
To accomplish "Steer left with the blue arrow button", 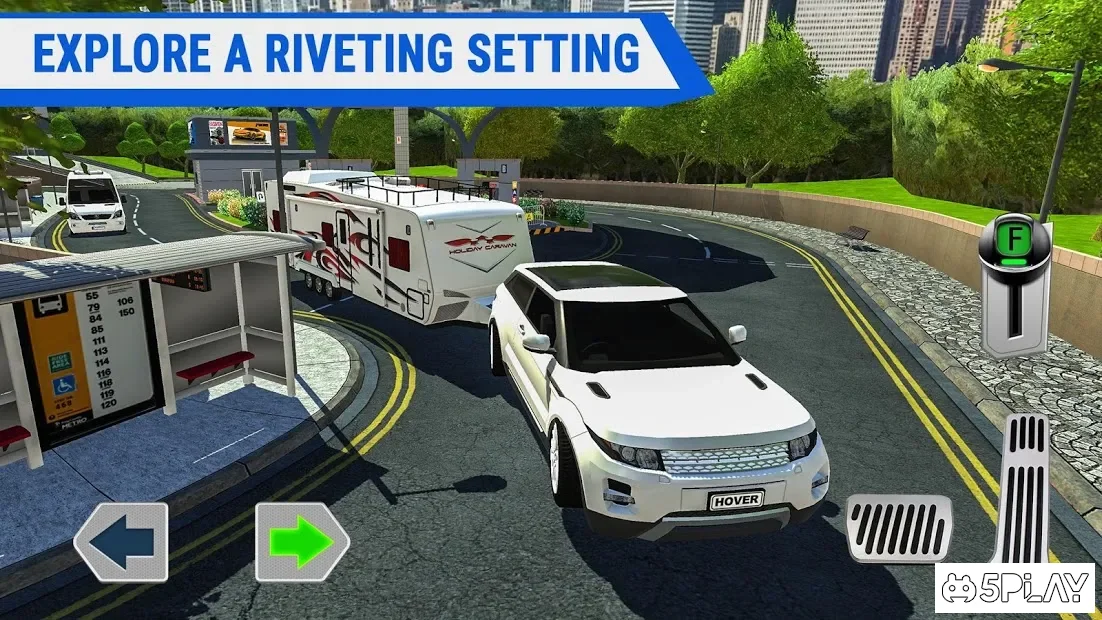I will (x=121, y=542).
